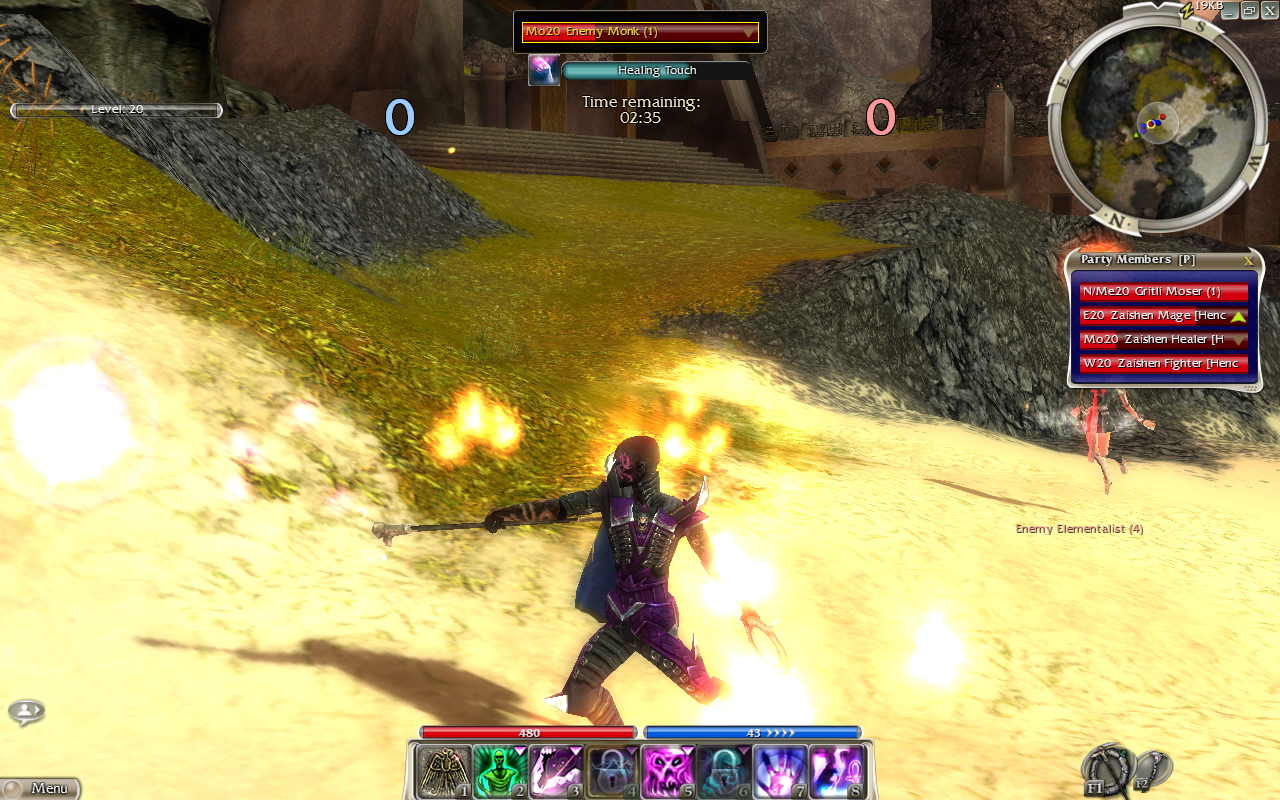Trigger the magenta skull skill in slot 5
Screen dimensions: 1280x800
[x=667, y=772]
